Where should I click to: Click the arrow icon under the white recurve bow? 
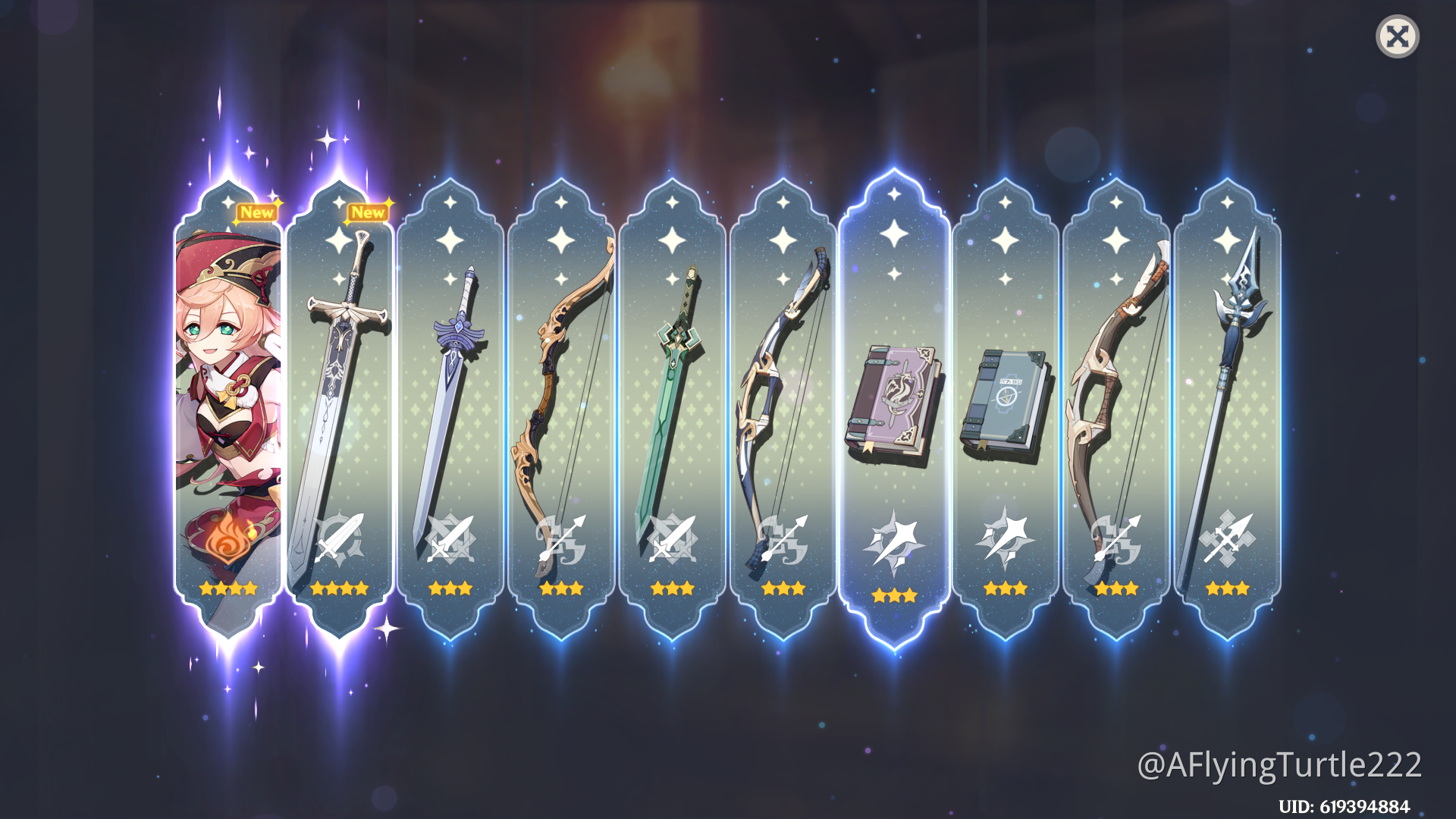tap(783, 541)
